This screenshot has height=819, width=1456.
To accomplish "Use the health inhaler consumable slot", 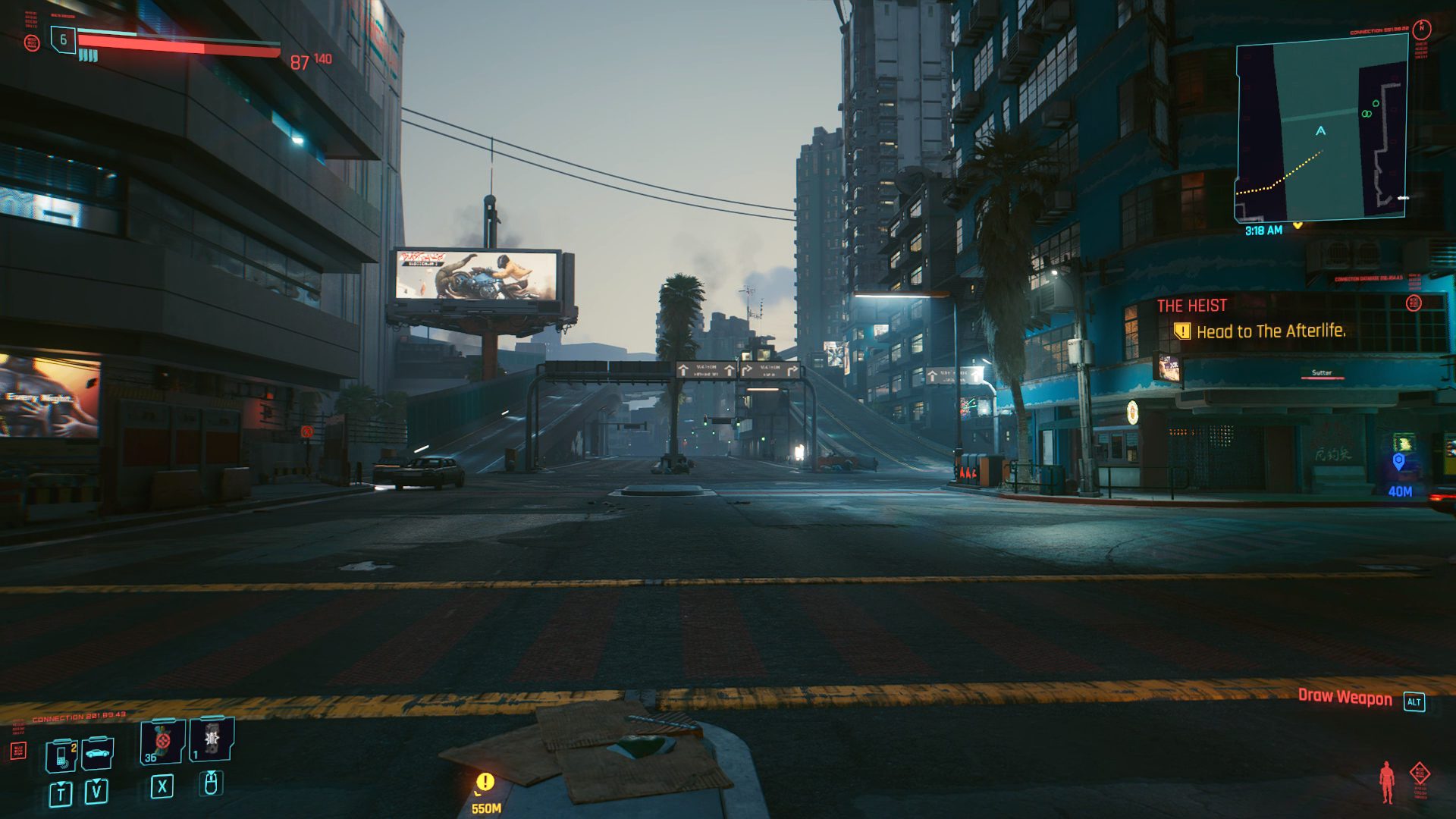I will [162, 741].
